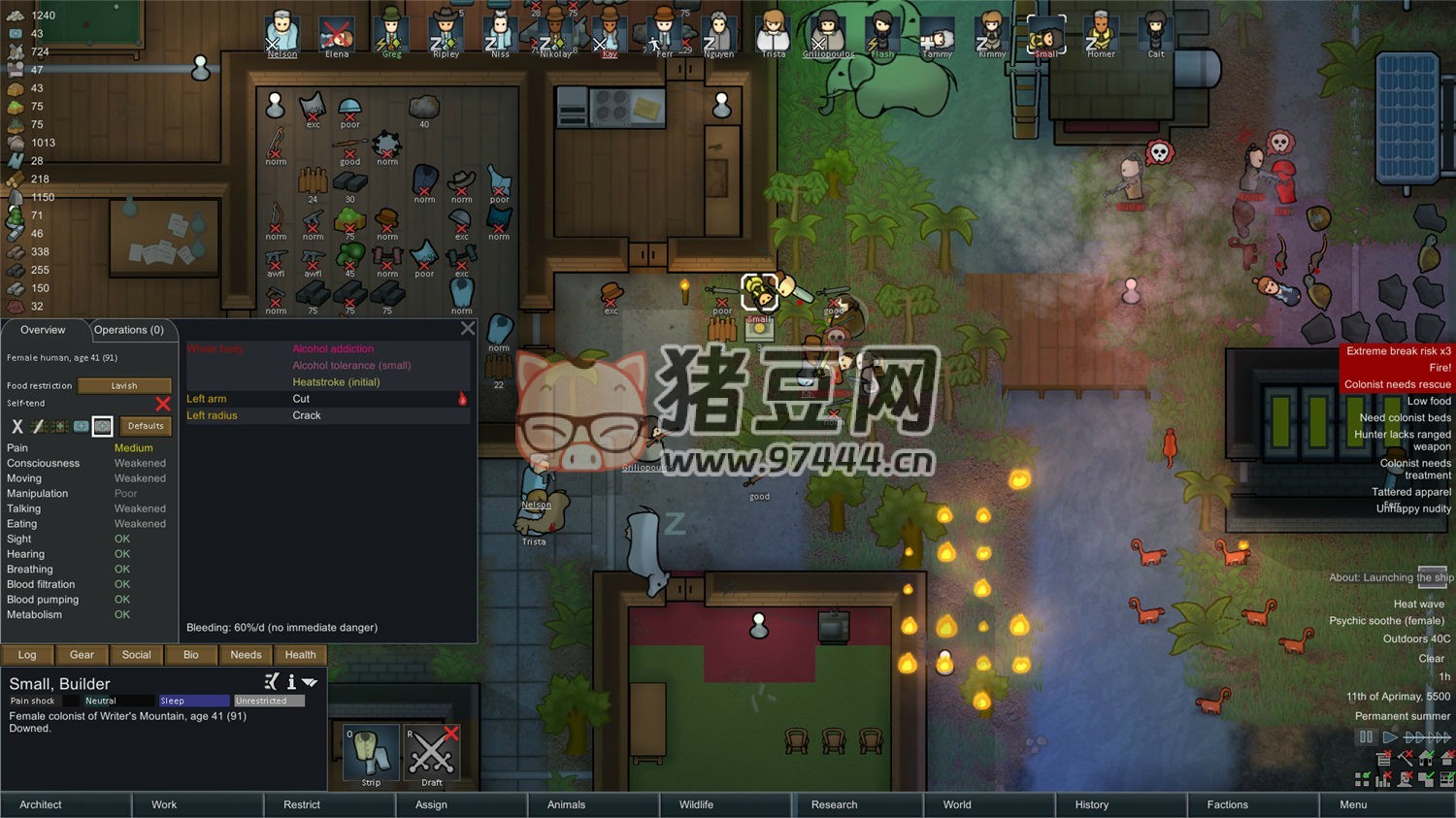
Task: Open the Wildlife menu
Action: [x=696, y=804]
